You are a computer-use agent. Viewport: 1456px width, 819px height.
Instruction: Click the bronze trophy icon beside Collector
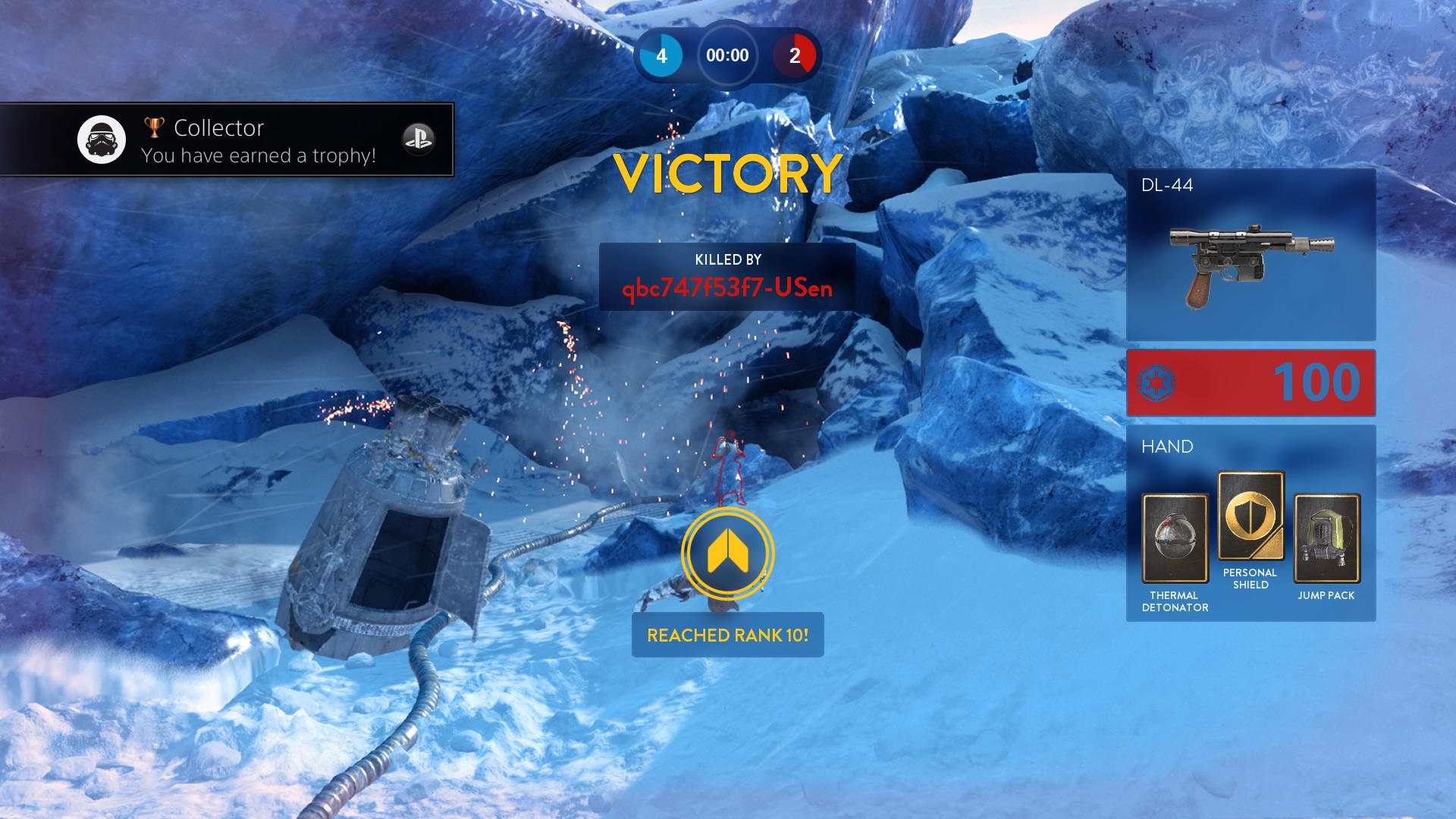coord(153,126)
